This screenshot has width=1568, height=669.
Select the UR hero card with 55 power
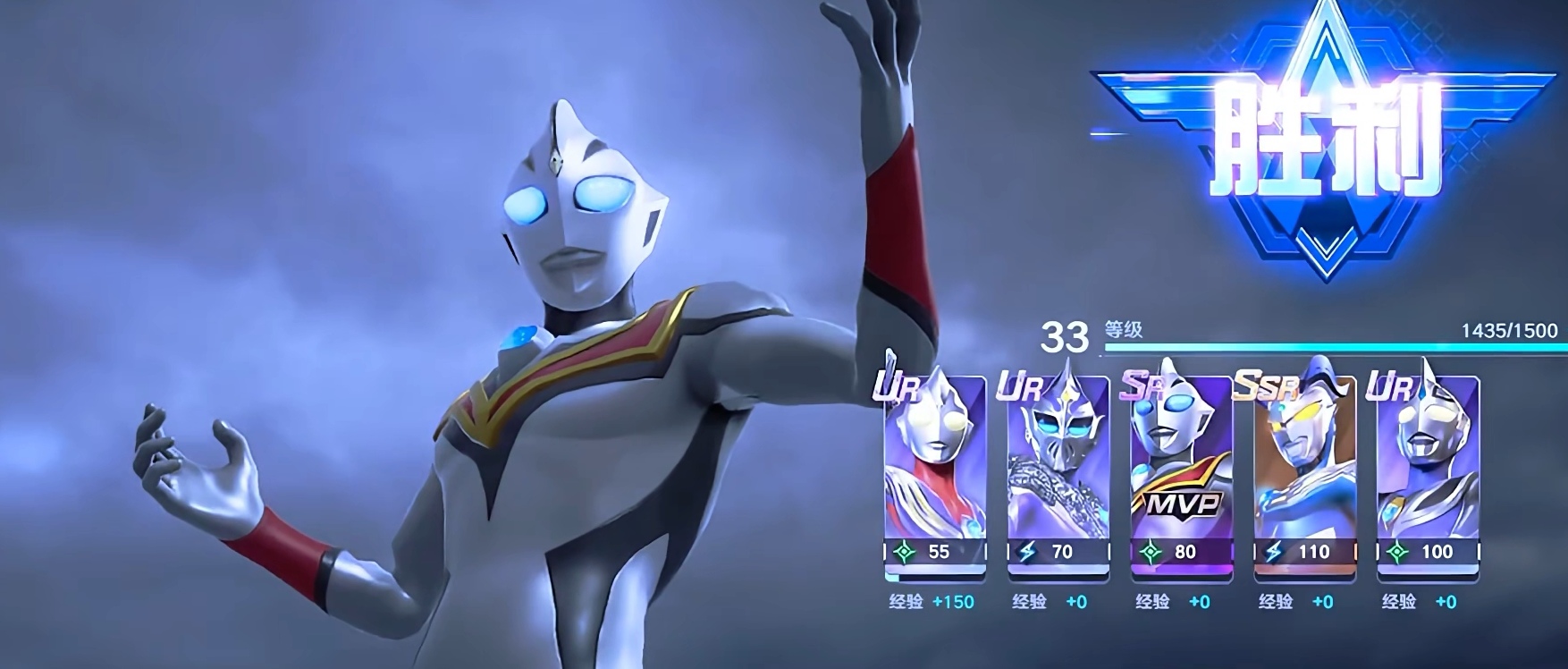[935, 474]
